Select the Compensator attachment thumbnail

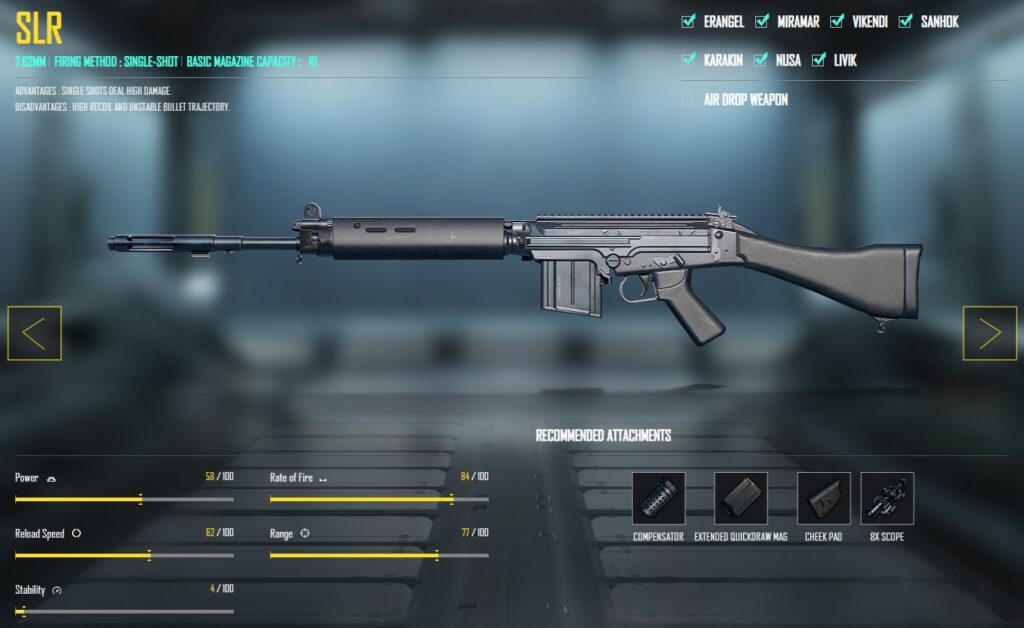pos(658,498)
